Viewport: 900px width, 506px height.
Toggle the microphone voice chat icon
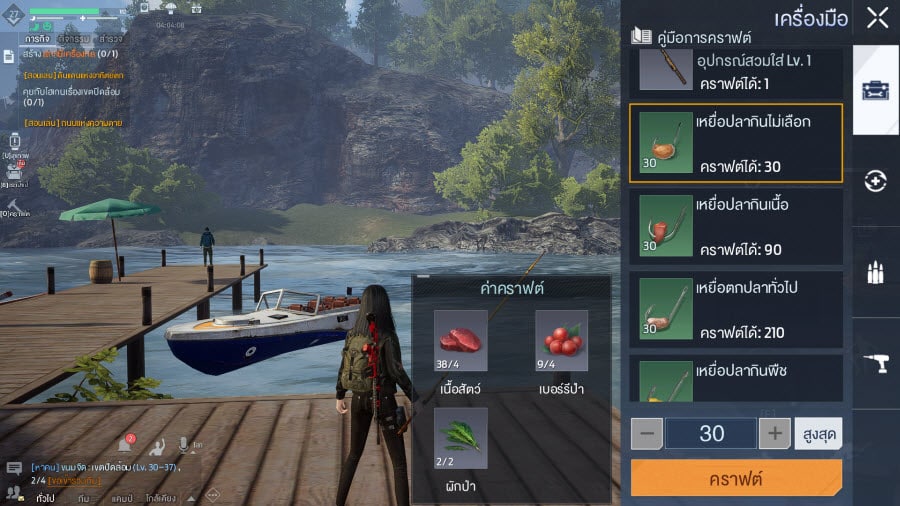pyautogui.click(x=184, y=445)
